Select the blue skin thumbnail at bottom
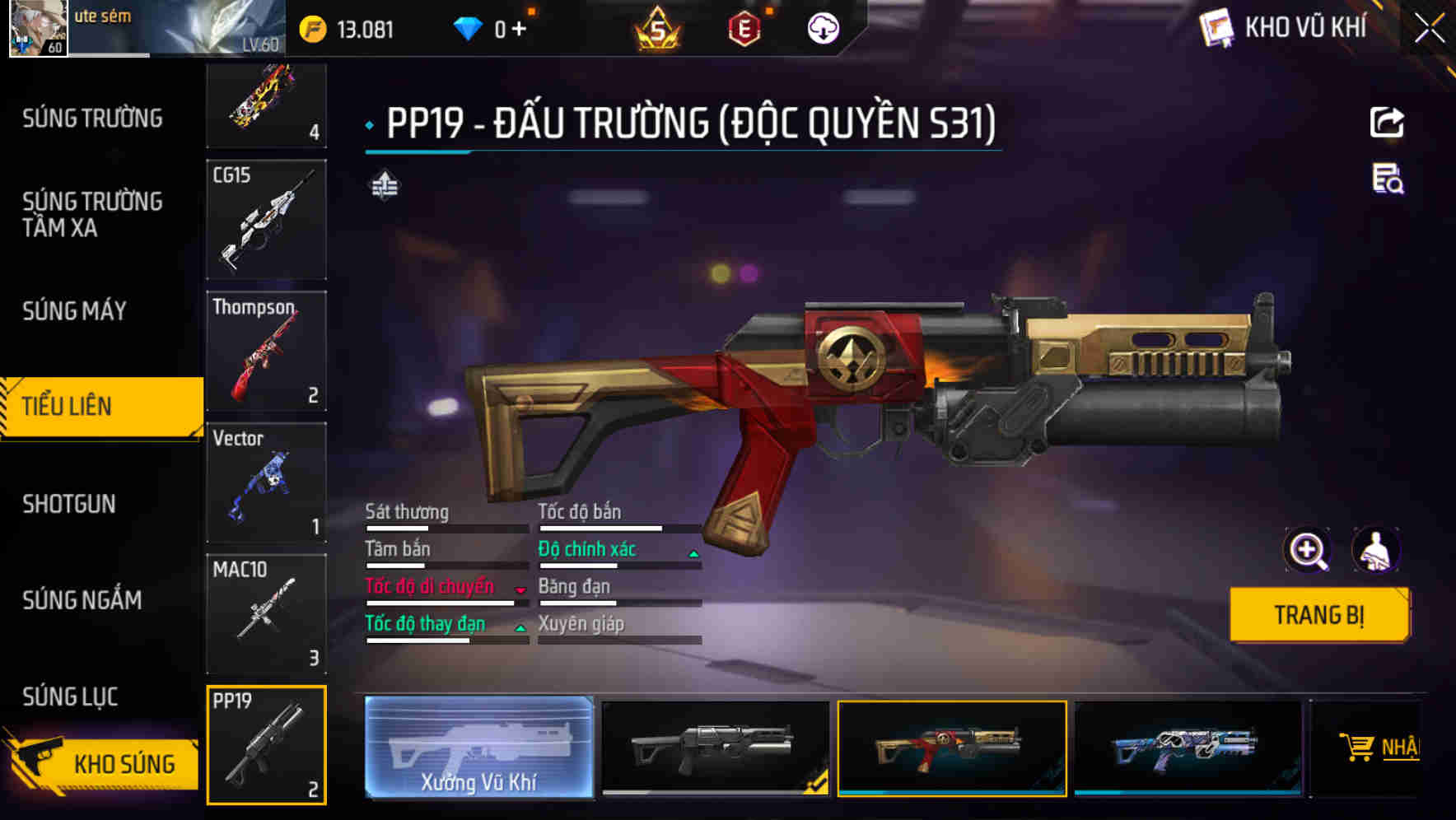The height and width of the screenshot is (820, 1456). coord(1186,748)
